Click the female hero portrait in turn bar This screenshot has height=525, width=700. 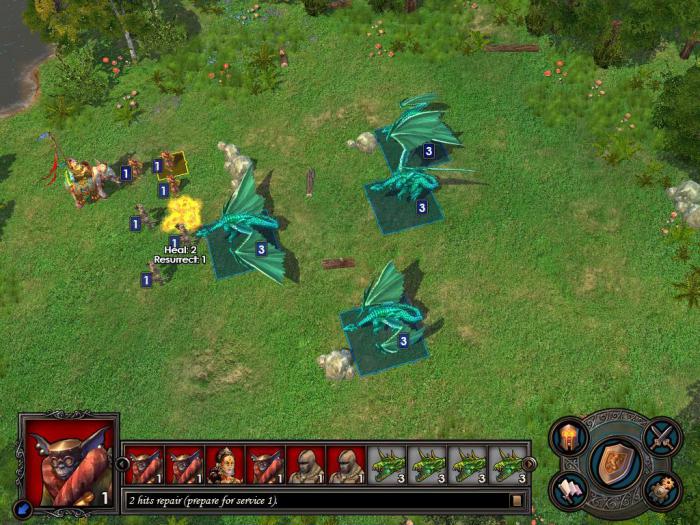click(x=224, y=465)
